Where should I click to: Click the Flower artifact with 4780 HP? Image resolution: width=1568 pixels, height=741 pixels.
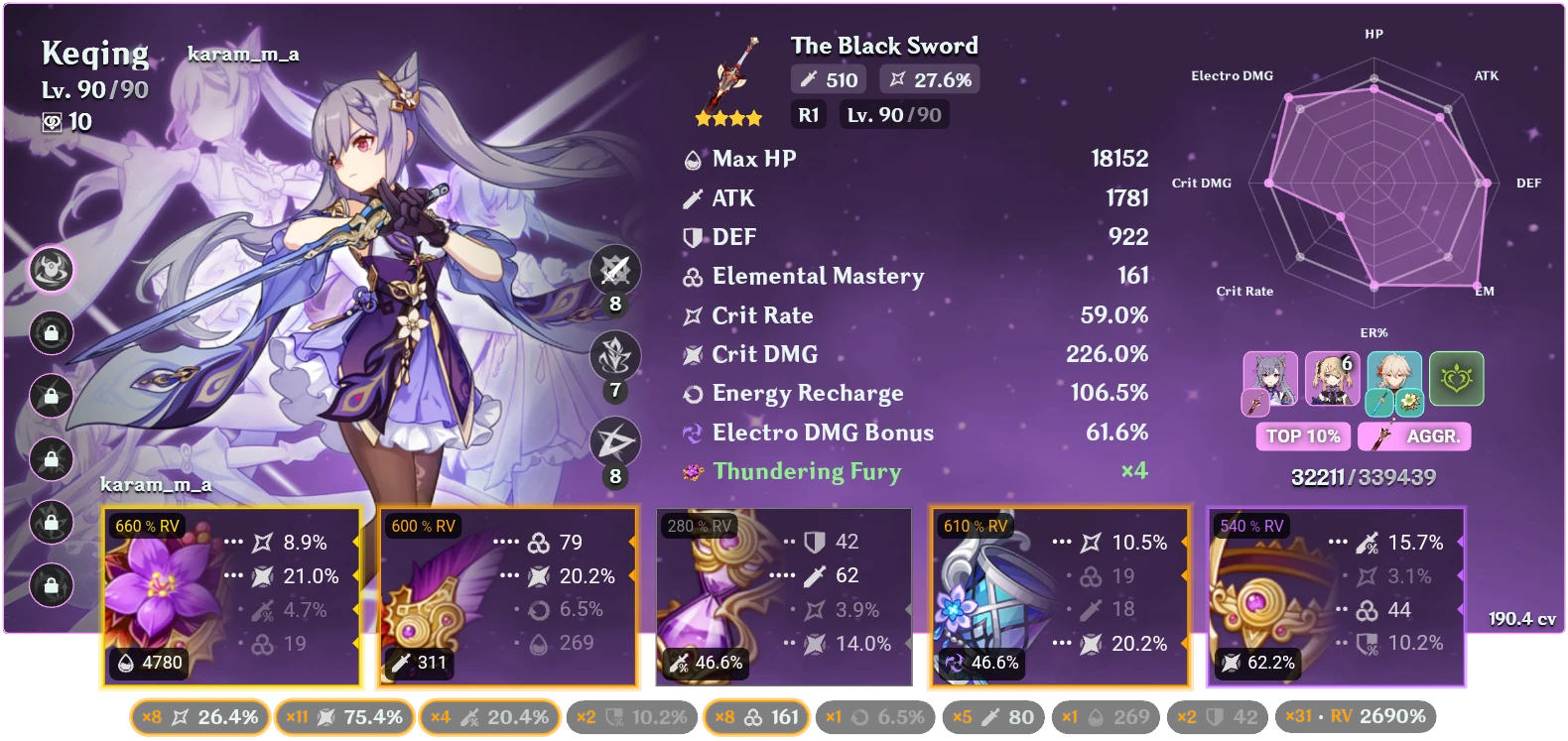[x=233, y=595]
